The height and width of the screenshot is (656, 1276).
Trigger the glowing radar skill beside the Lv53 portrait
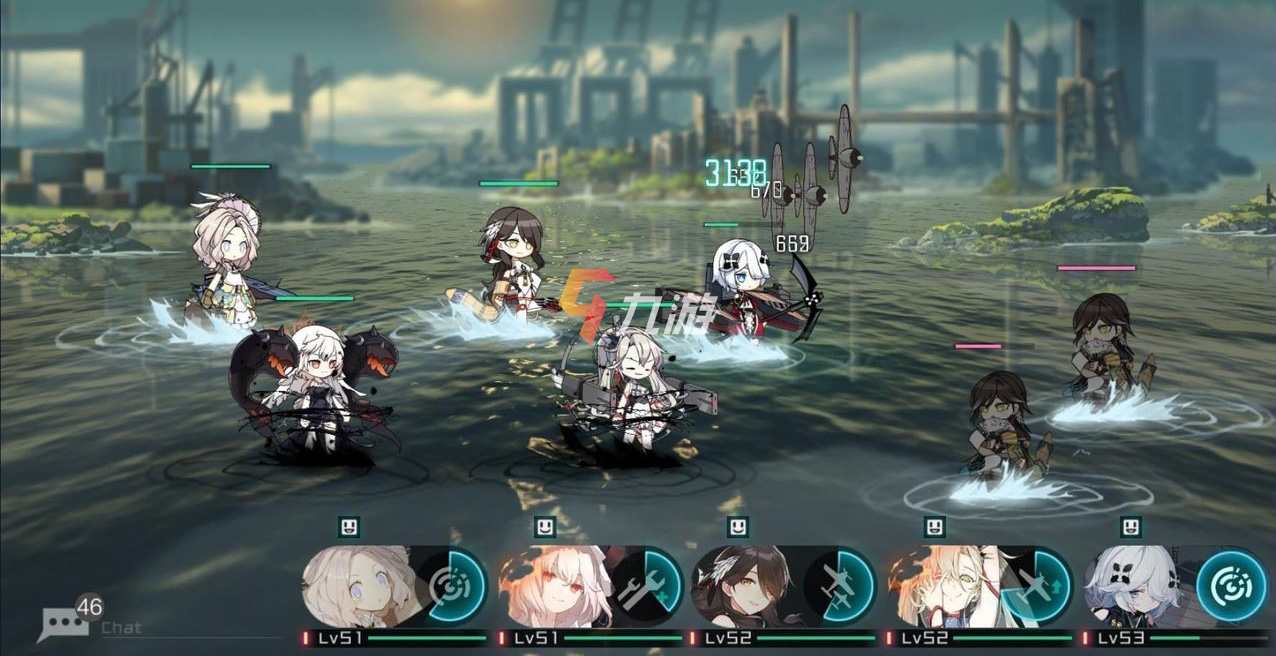(x=1231, y=587)
